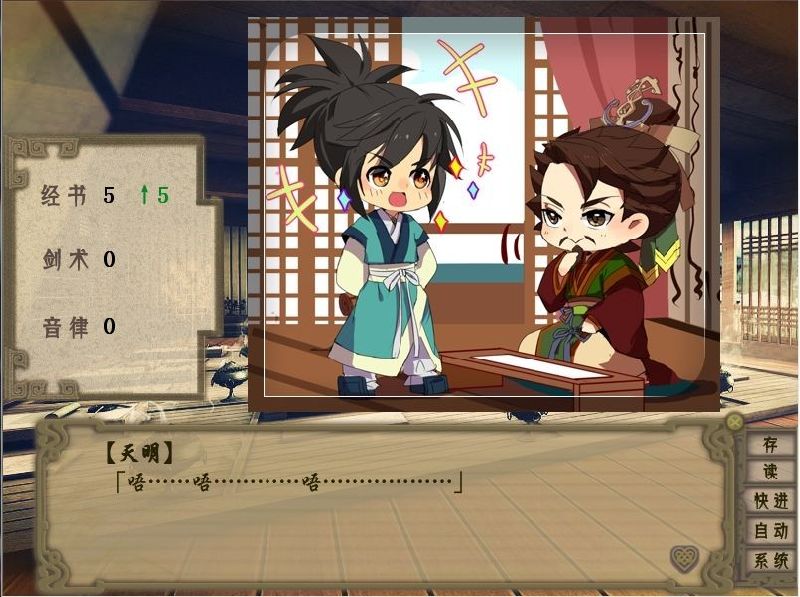Click the heart knot icon to advance dialogue
The width and height of the screenshot is (800, 597).
point(684,558)
